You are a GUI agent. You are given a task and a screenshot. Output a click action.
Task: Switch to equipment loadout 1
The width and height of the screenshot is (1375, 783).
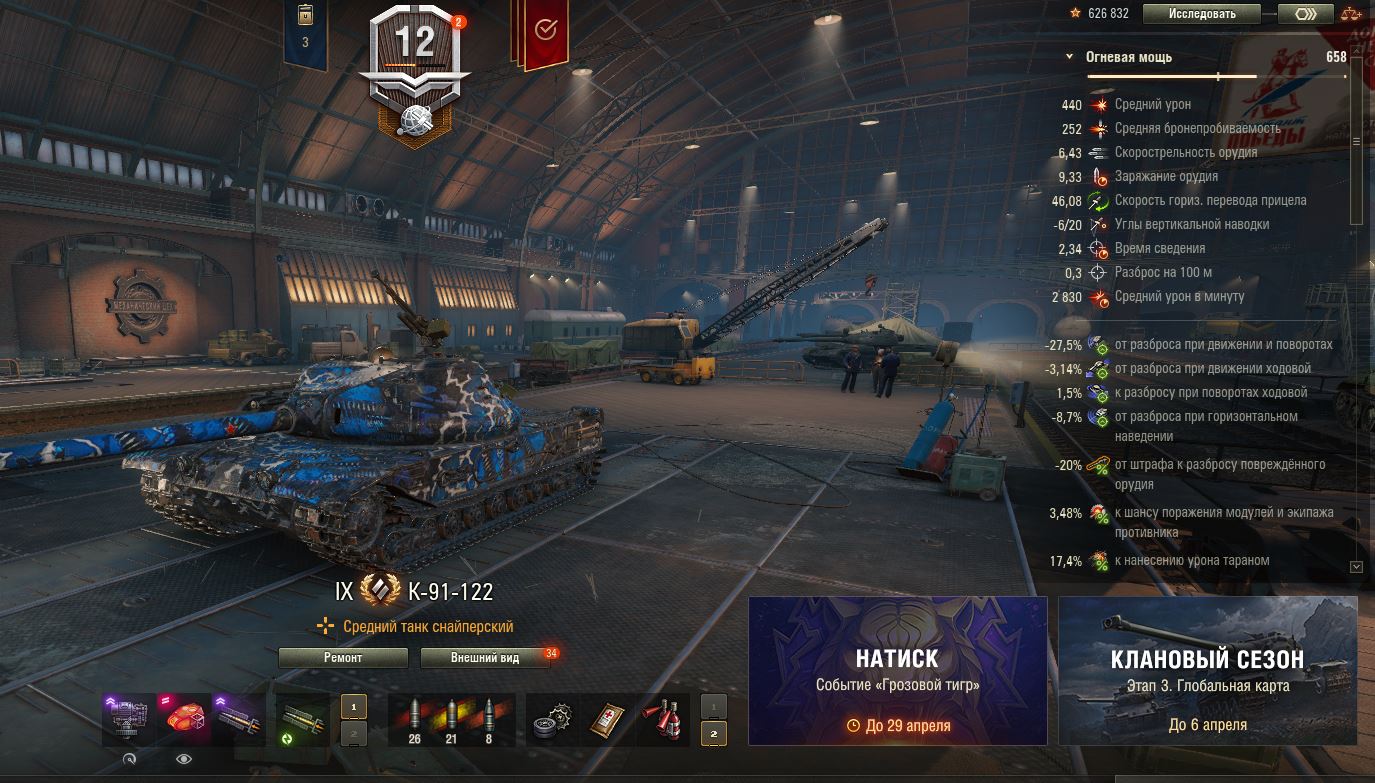coord(353,706)
